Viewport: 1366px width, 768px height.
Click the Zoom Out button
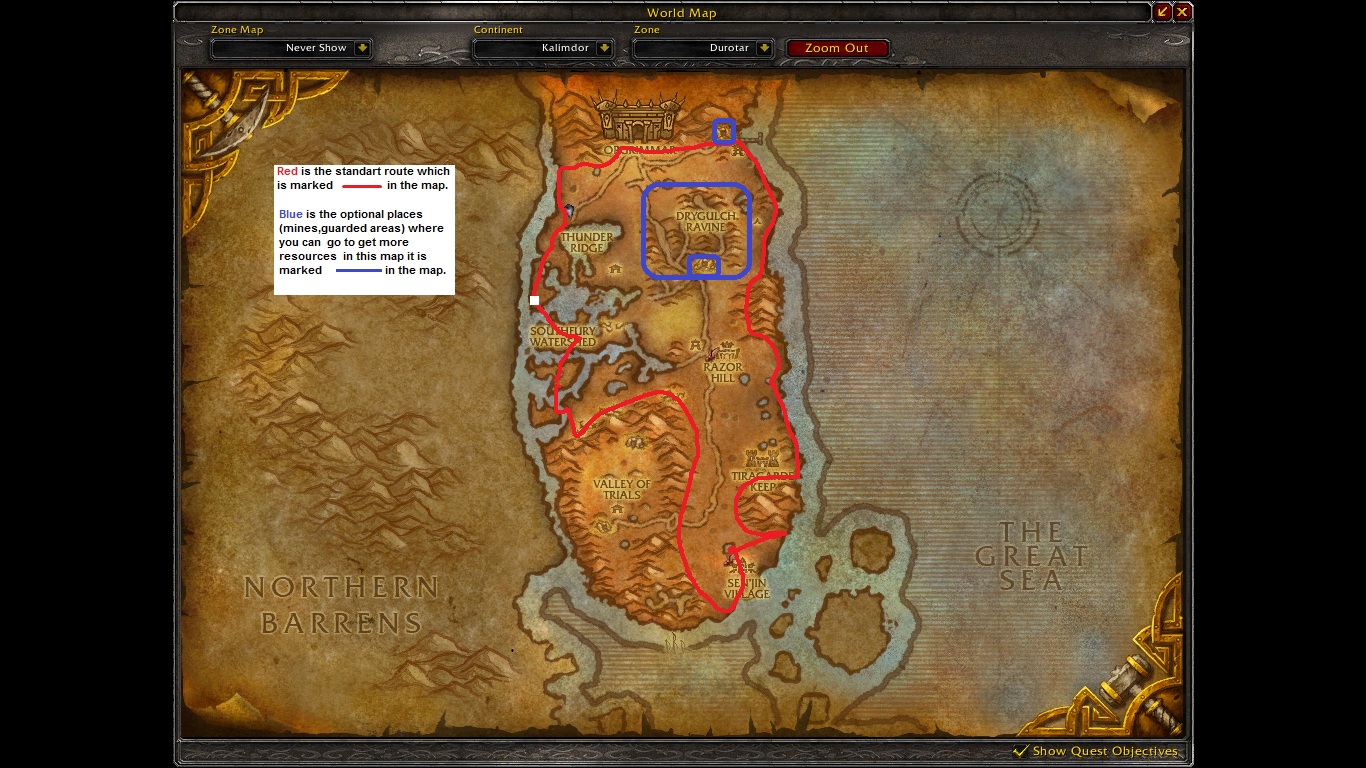pos(837,47)
